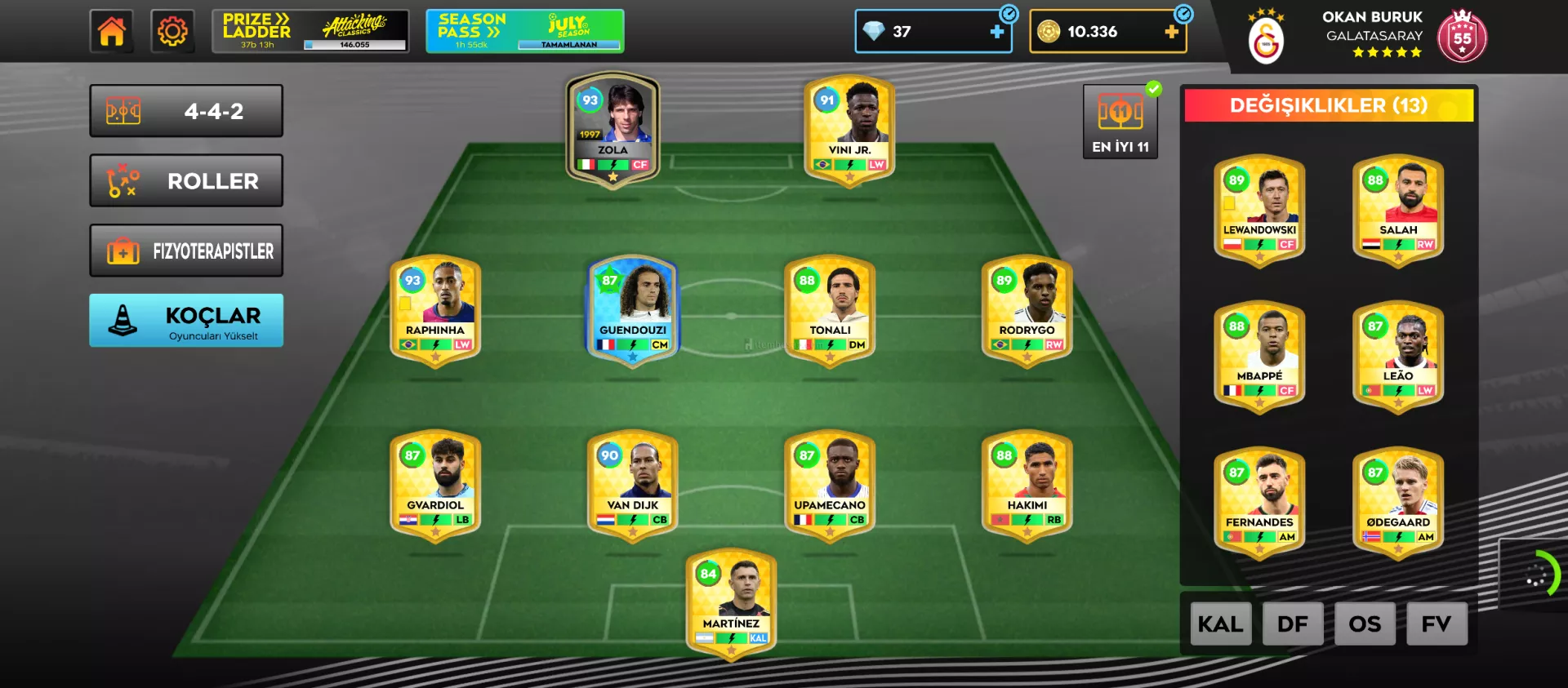Change the 4-4-2 formation

[x=186, y=111]
